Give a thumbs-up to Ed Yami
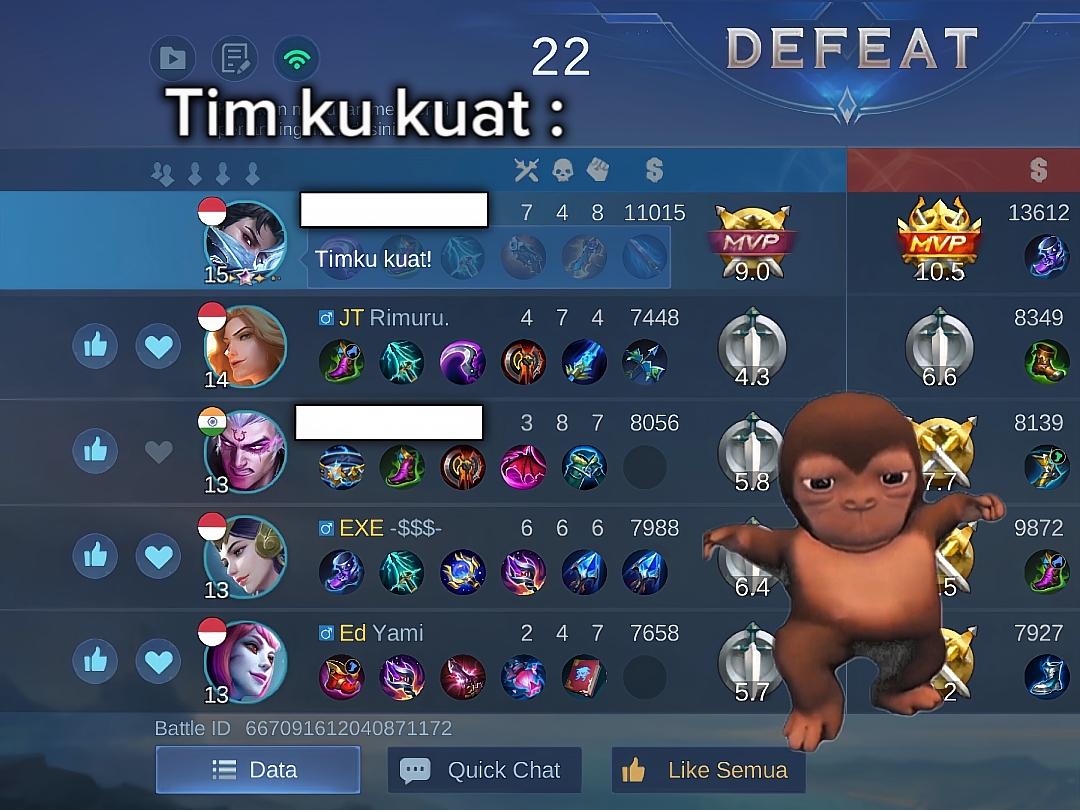 [x=96, y=661]
